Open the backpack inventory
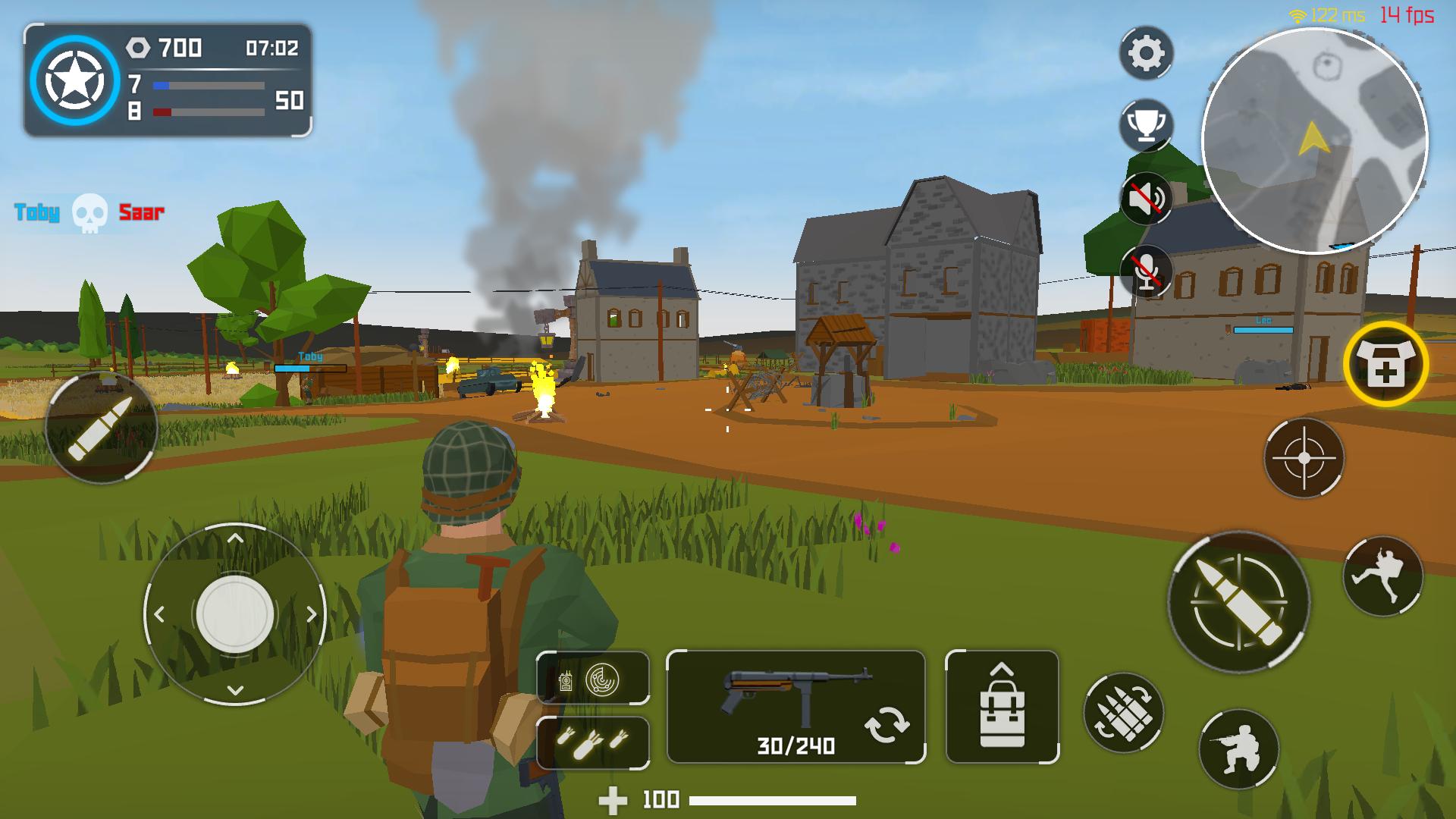This screenshot has height=819, width=1456. [x=1003, y=705]
